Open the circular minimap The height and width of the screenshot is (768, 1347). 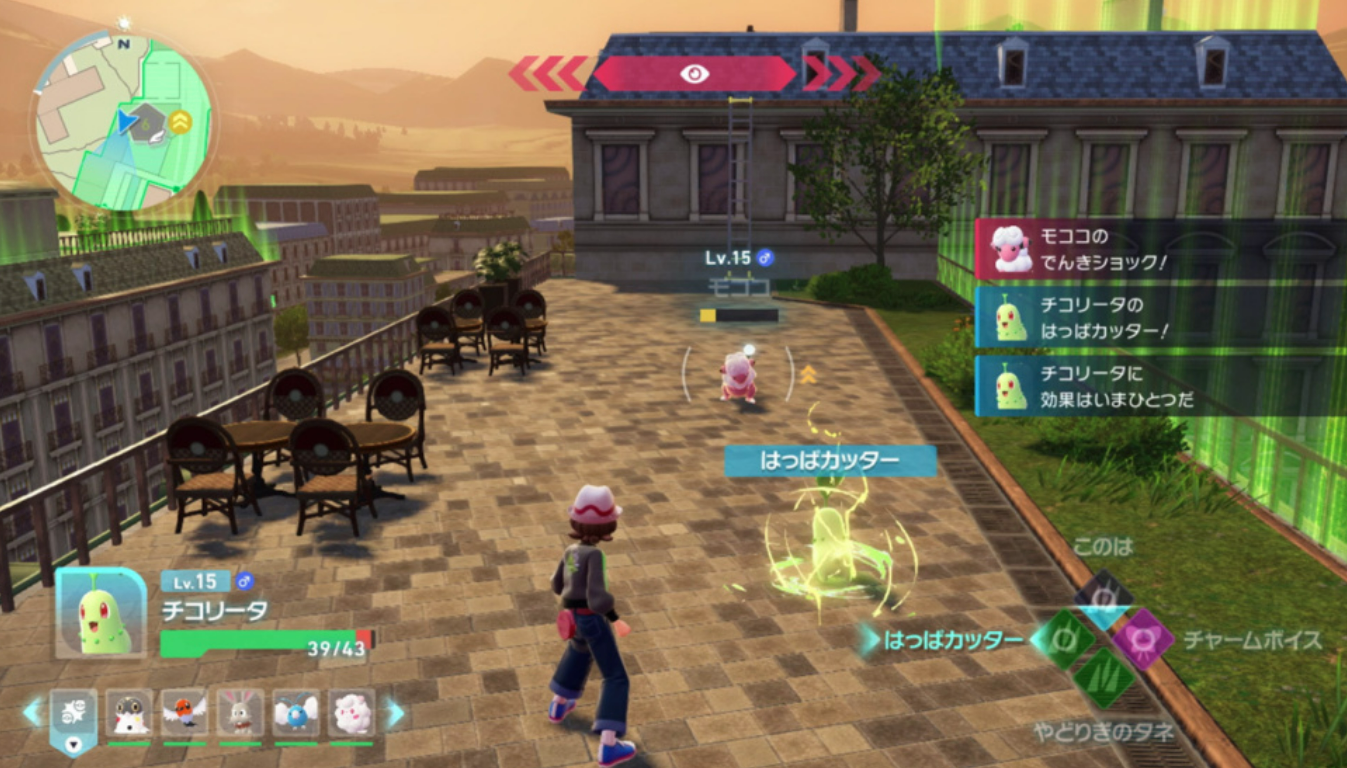pyautogui.click(x=124, y=121)
